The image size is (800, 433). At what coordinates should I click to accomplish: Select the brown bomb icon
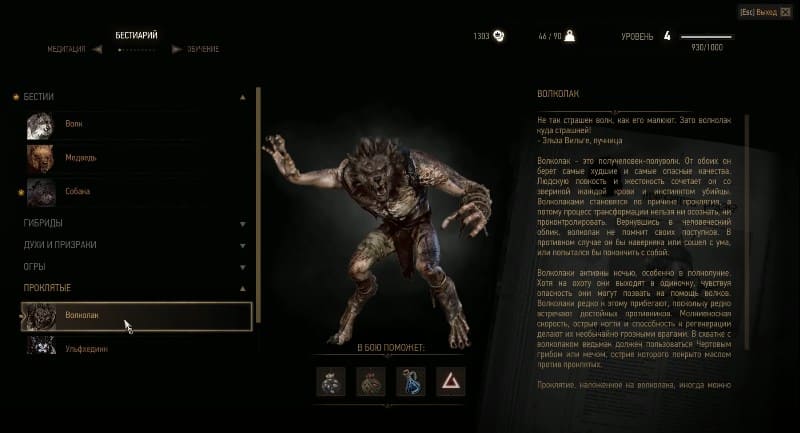point(369,380)
